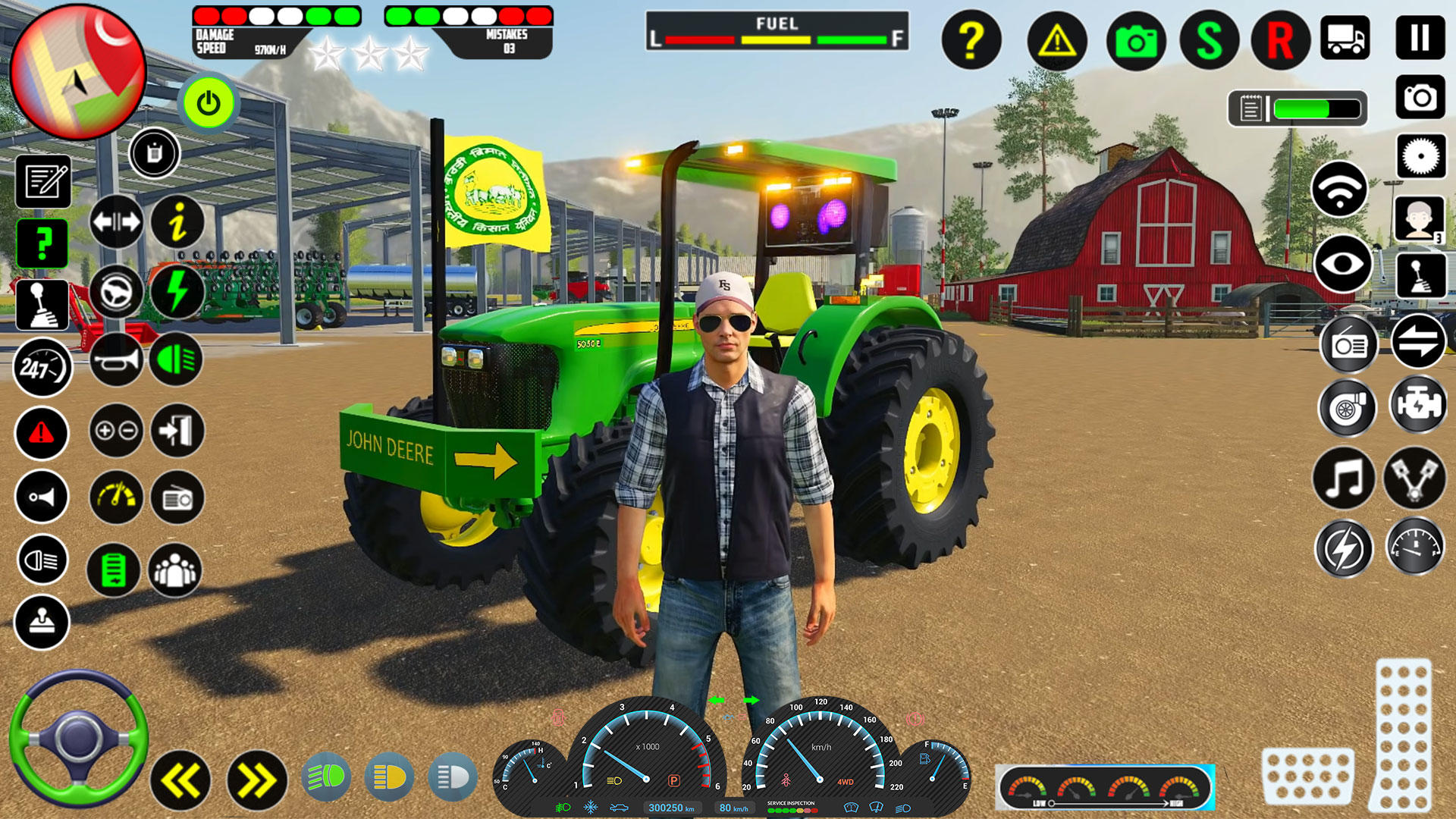Toggle the green ignition power button
This screenshot has width=1456, height=819.
click(x=209, y=104)
